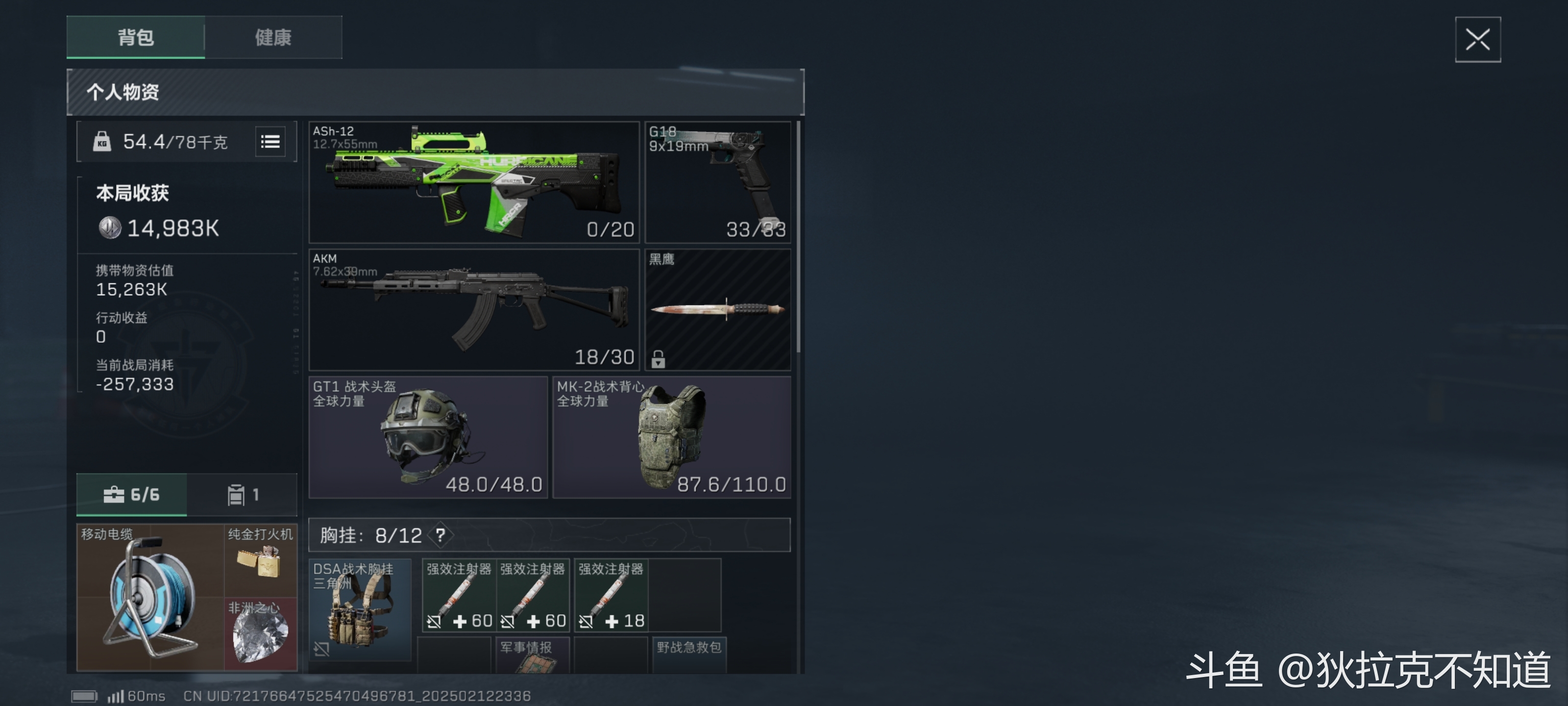Viewport: 1568px width, 706px height.
Task: Close the inventory screen
Action: pyautogui.click(x=1477, y=40)
